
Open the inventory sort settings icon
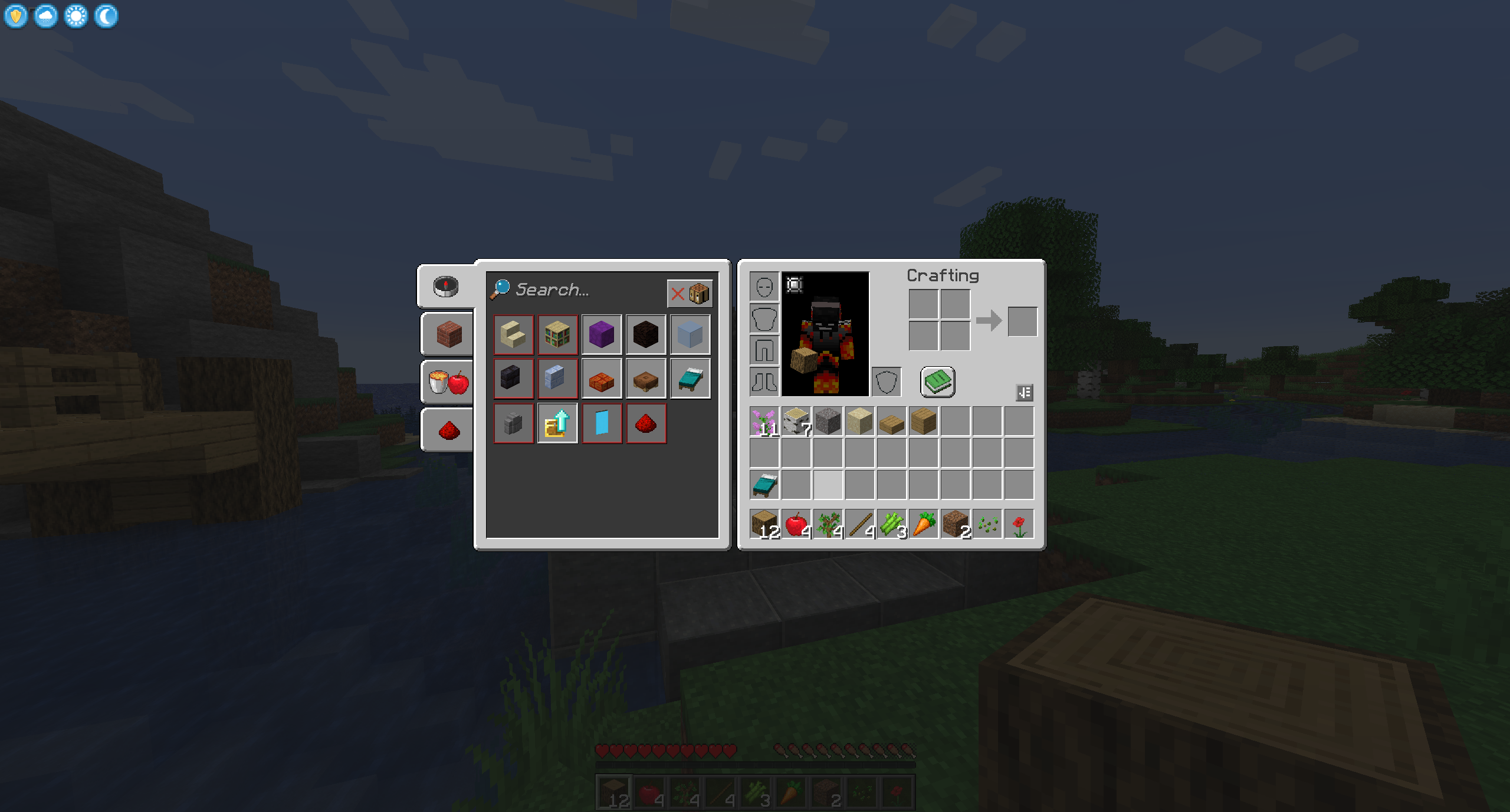[1025, 393]
